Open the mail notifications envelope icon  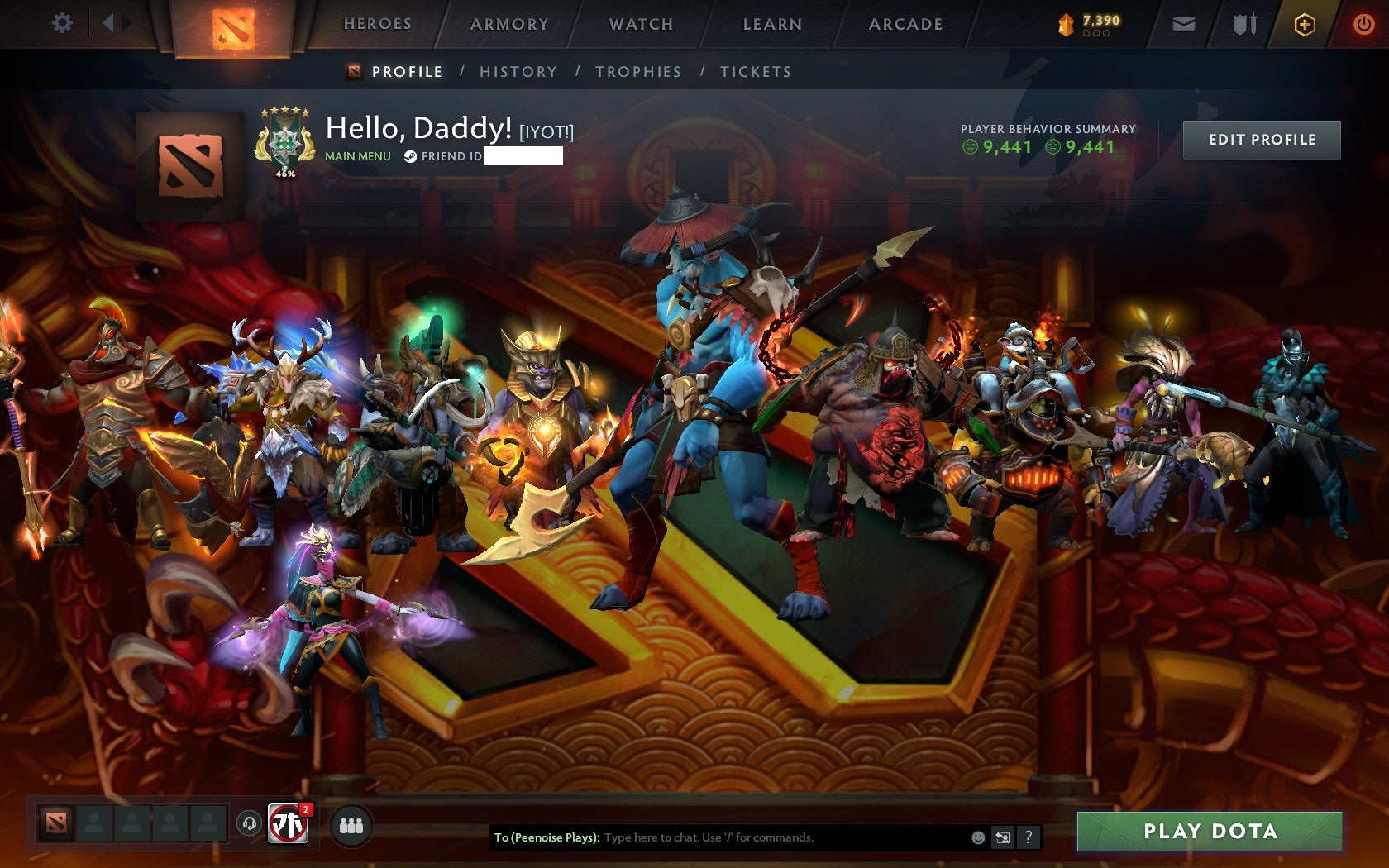[1186, 23]
